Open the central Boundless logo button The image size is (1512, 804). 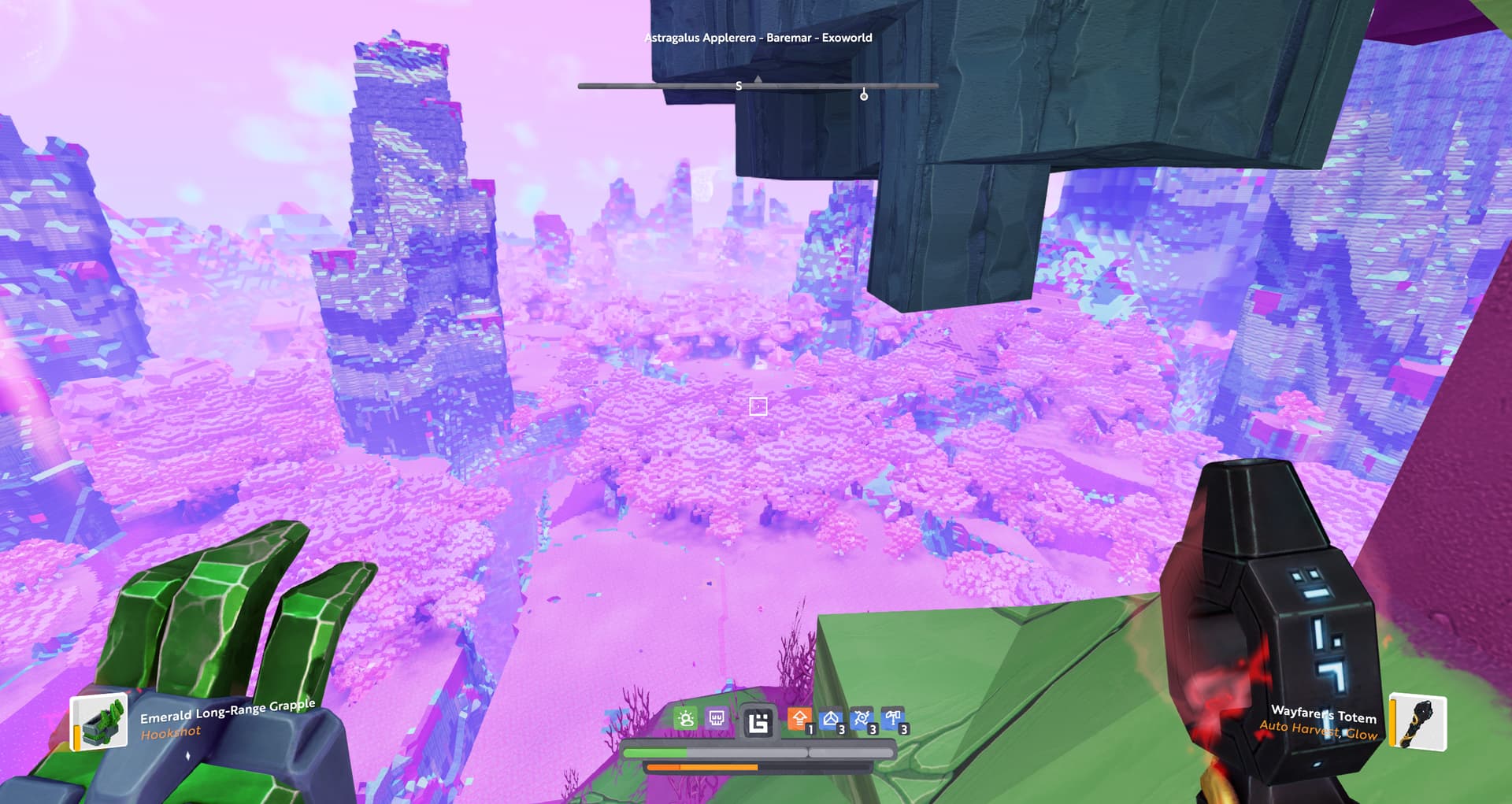(x=758, y=721)
